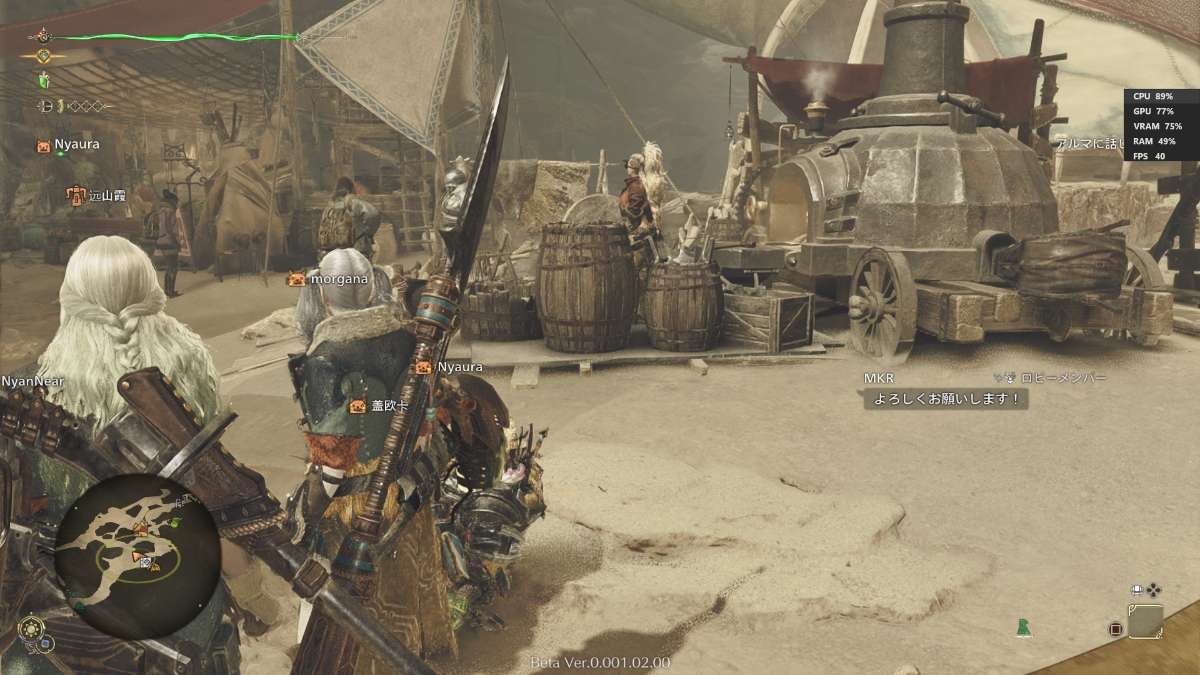Select the item bar slot

(x=1145, y=621)
